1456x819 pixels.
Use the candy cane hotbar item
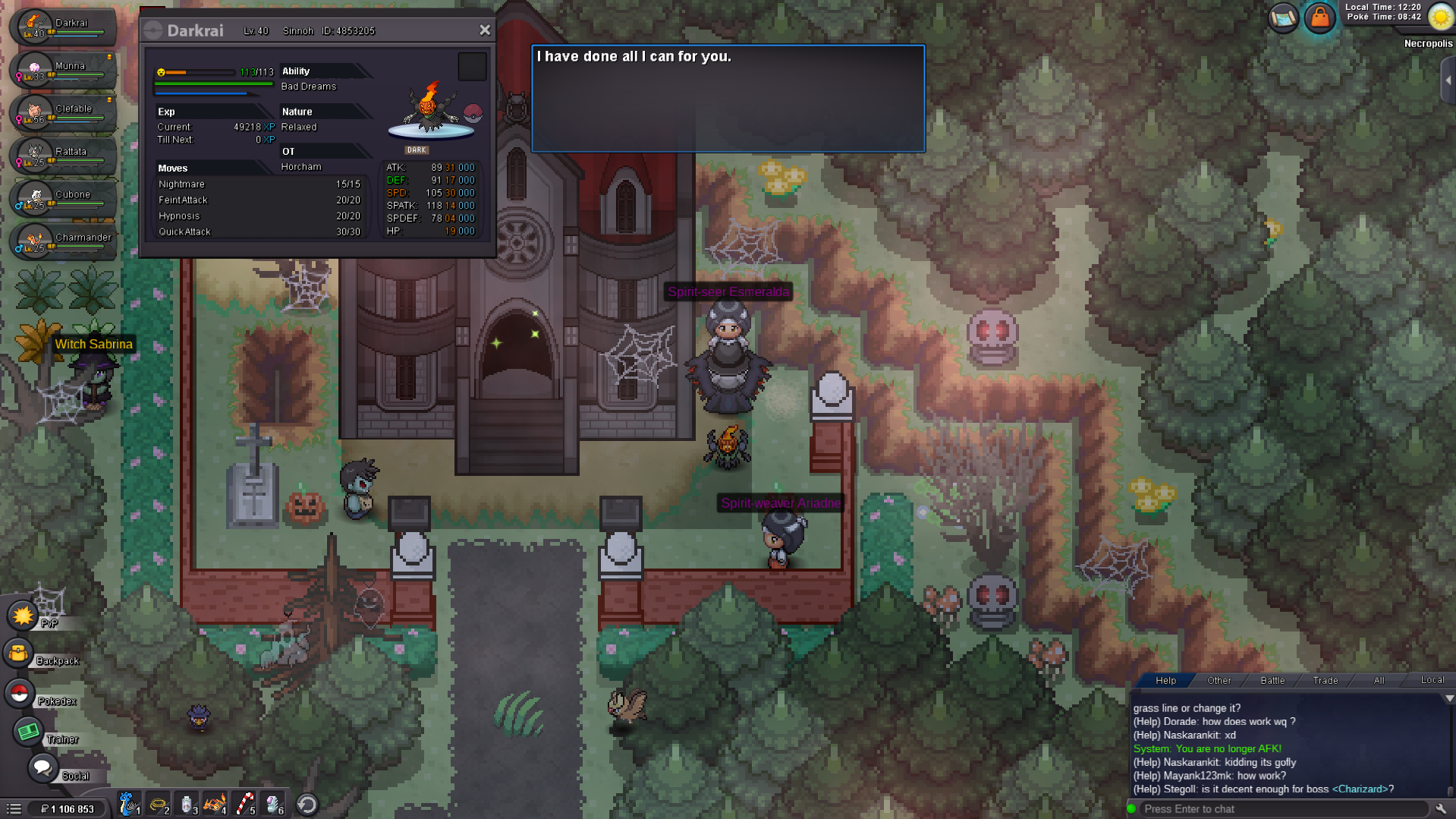pyautogui.click(x=245, y=804)
